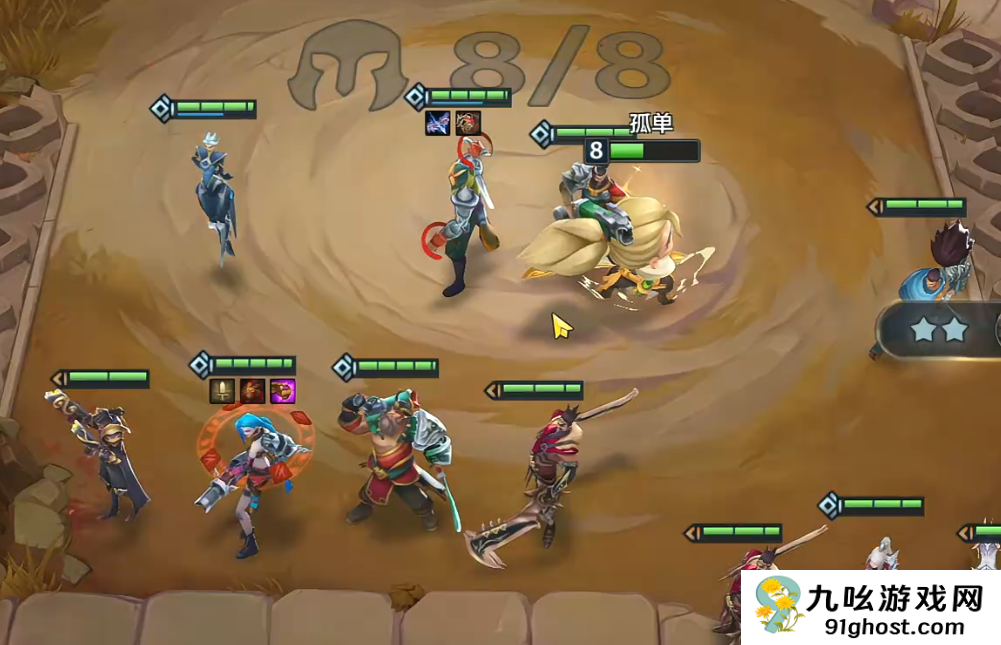Image resolution: width=1001 pixels, height=645 pixels.
Task: Click the red item icon beside the blue winged item
Action: (468, 123)
